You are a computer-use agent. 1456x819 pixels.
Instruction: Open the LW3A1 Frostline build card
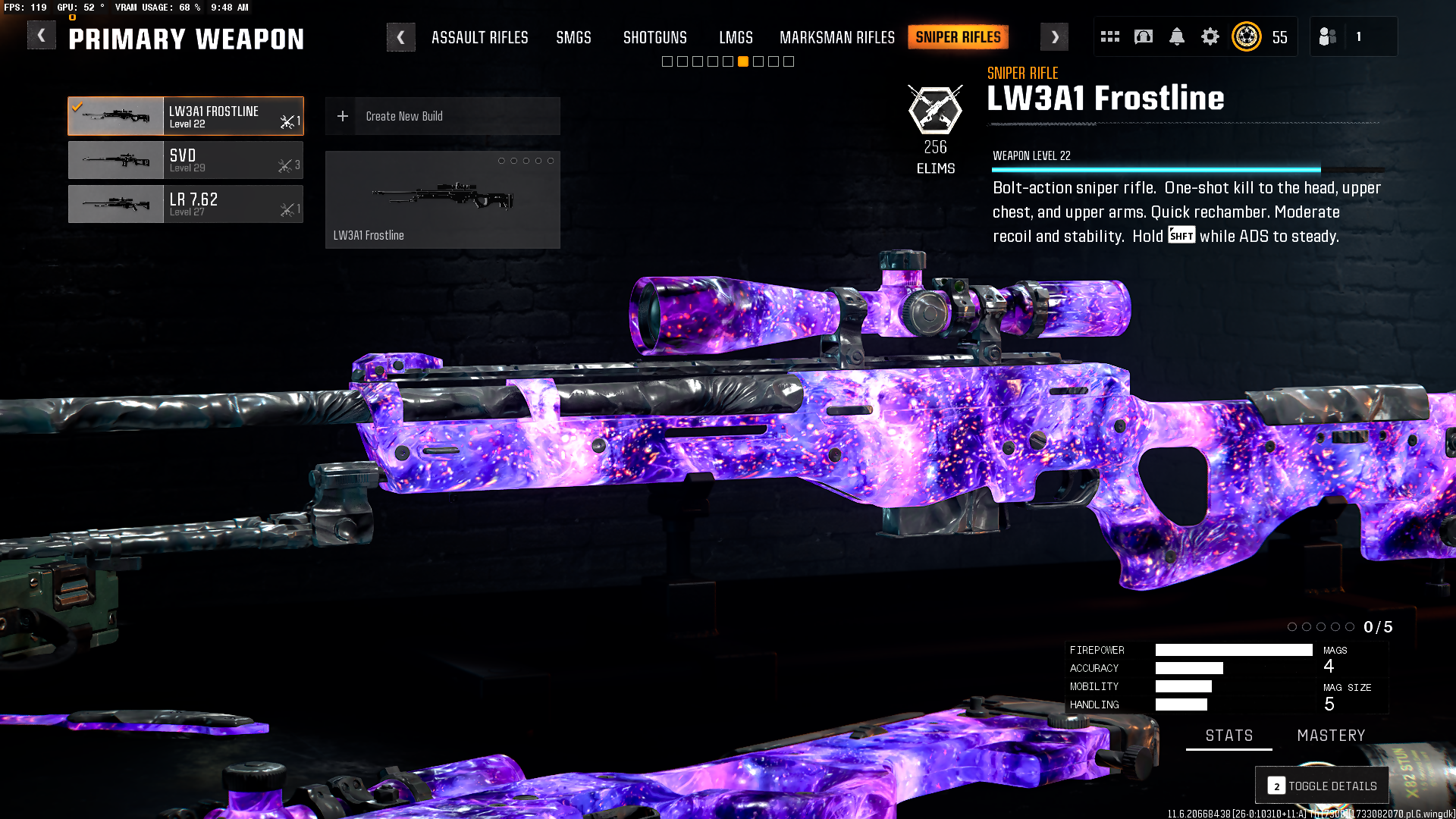442,199
